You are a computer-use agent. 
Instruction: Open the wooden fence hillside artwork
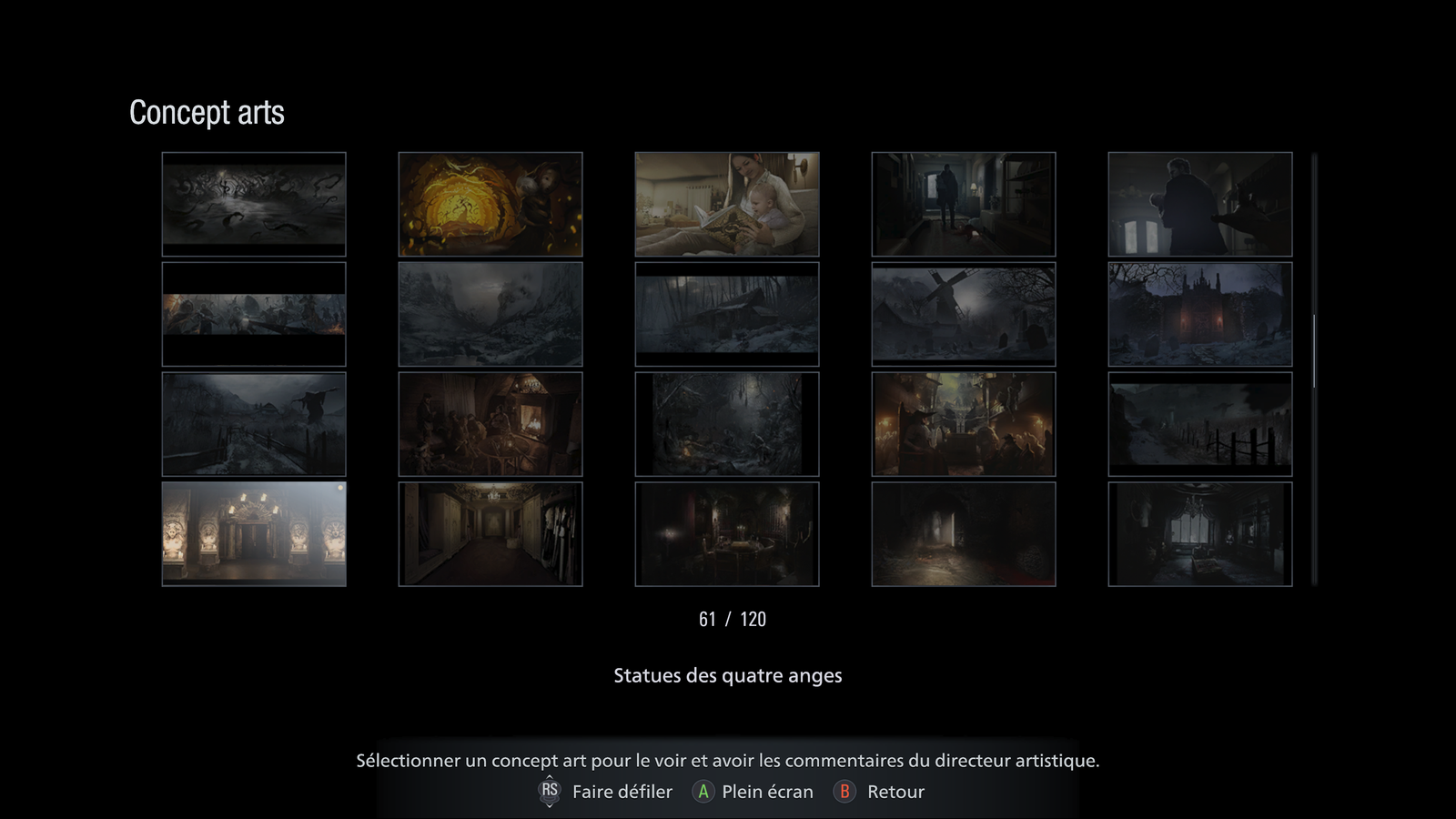pos(1200,424)
